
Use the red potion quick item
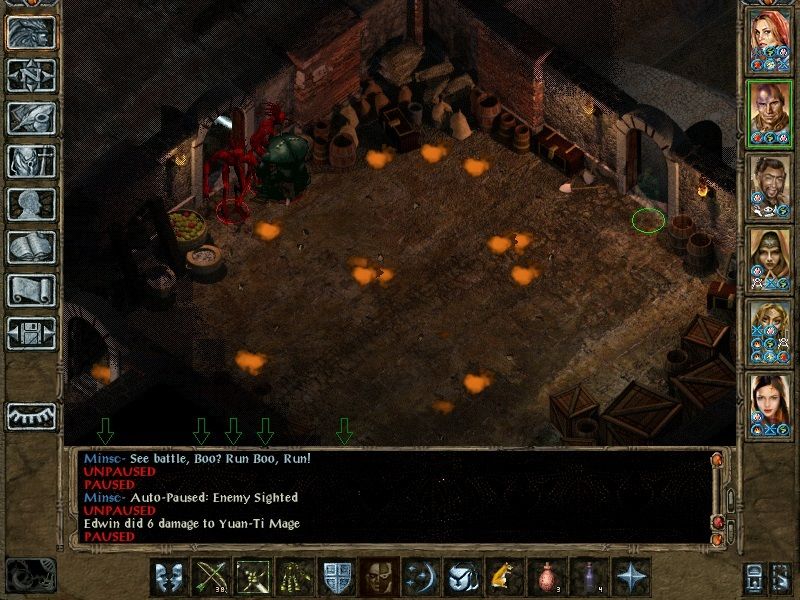click(545, 577)
